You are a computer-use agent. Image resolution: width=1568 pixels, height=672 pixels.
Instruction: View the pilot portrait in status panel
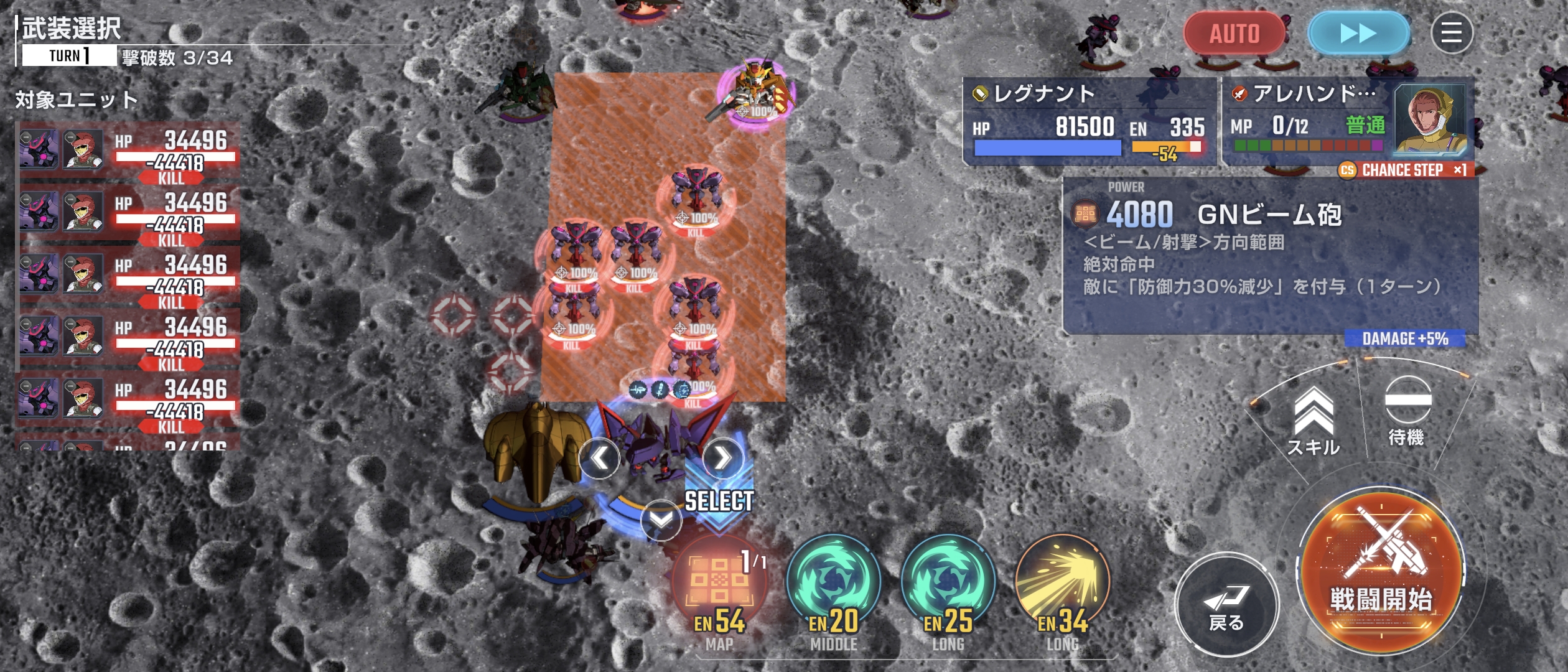[x=1430, y=120]
